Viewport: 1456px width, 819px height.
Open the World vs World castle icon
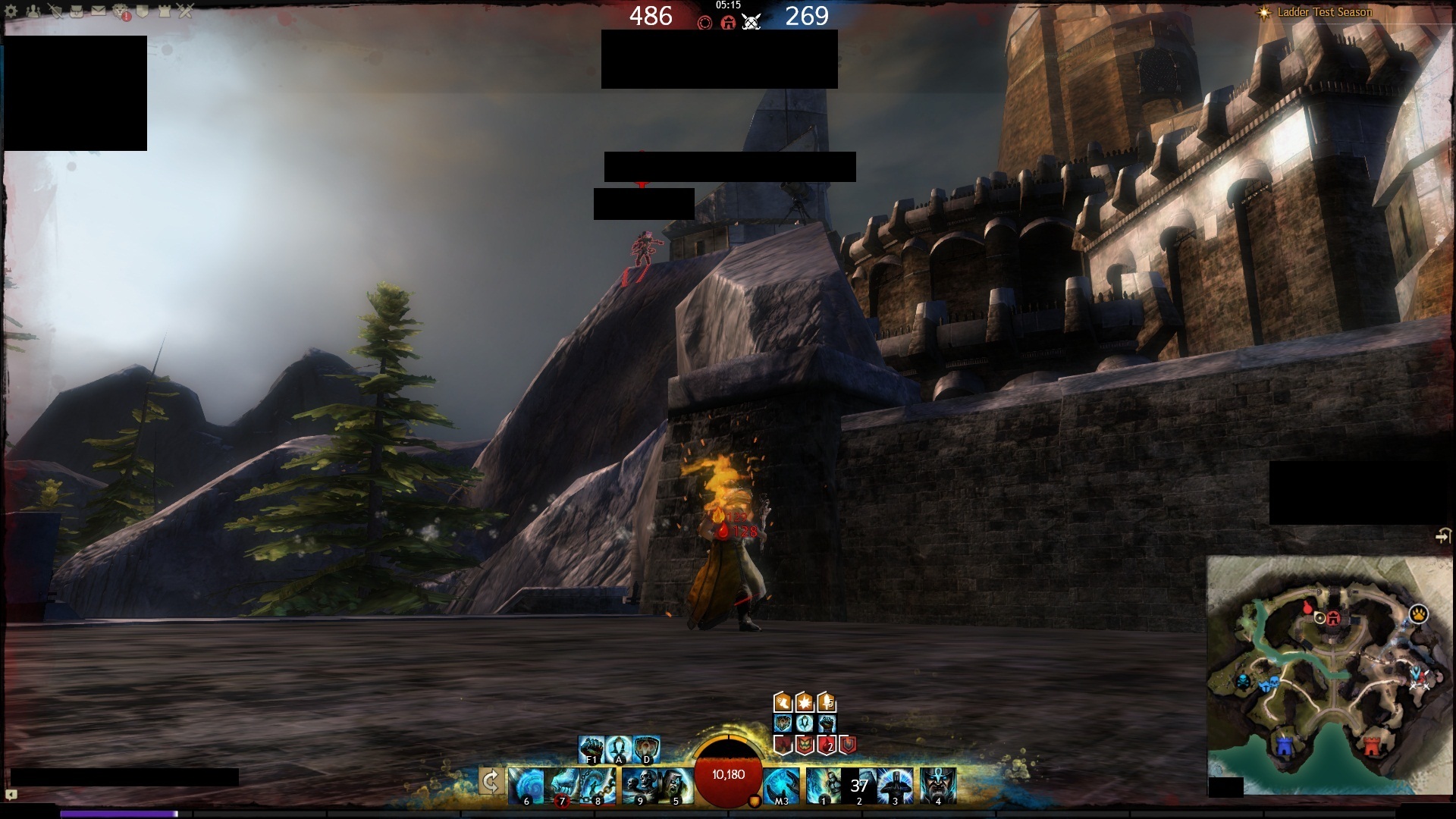[165, 11]
